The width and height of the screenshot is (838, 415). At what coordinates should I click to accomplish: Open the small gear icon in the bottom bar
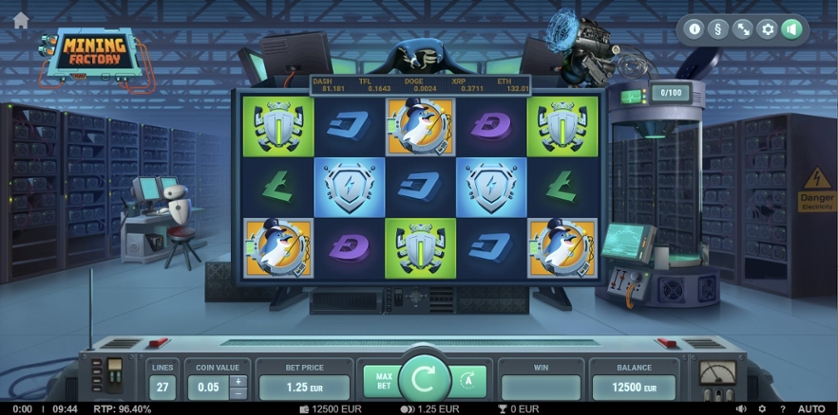point(762,408)
